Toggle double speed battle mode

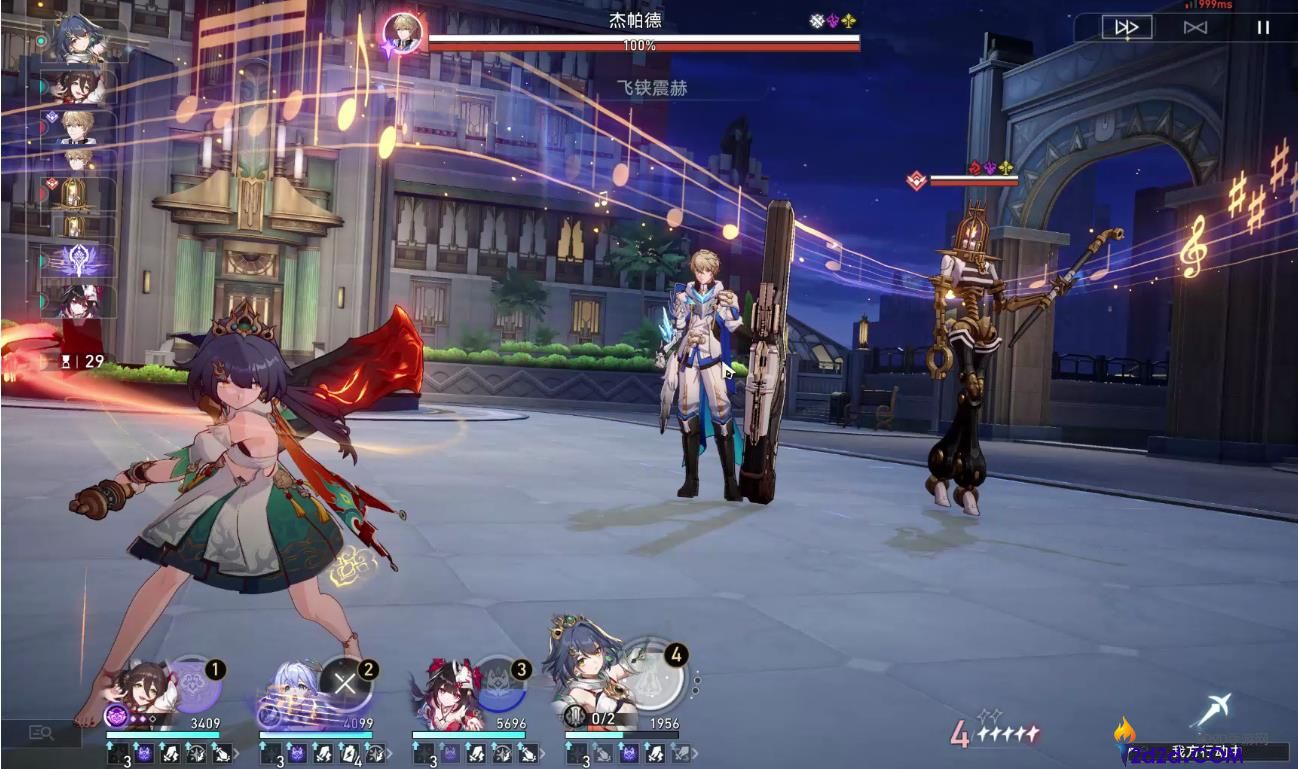pos(1128,27)
